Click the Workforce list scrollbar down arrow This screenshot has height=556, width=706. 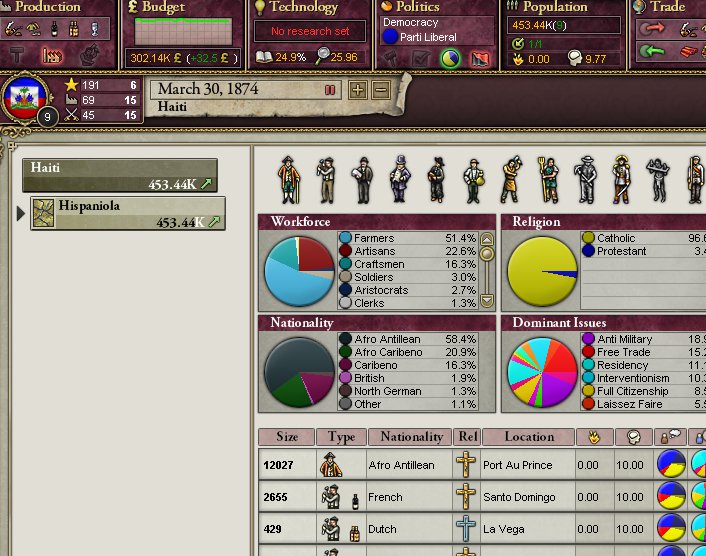[487, 300]
